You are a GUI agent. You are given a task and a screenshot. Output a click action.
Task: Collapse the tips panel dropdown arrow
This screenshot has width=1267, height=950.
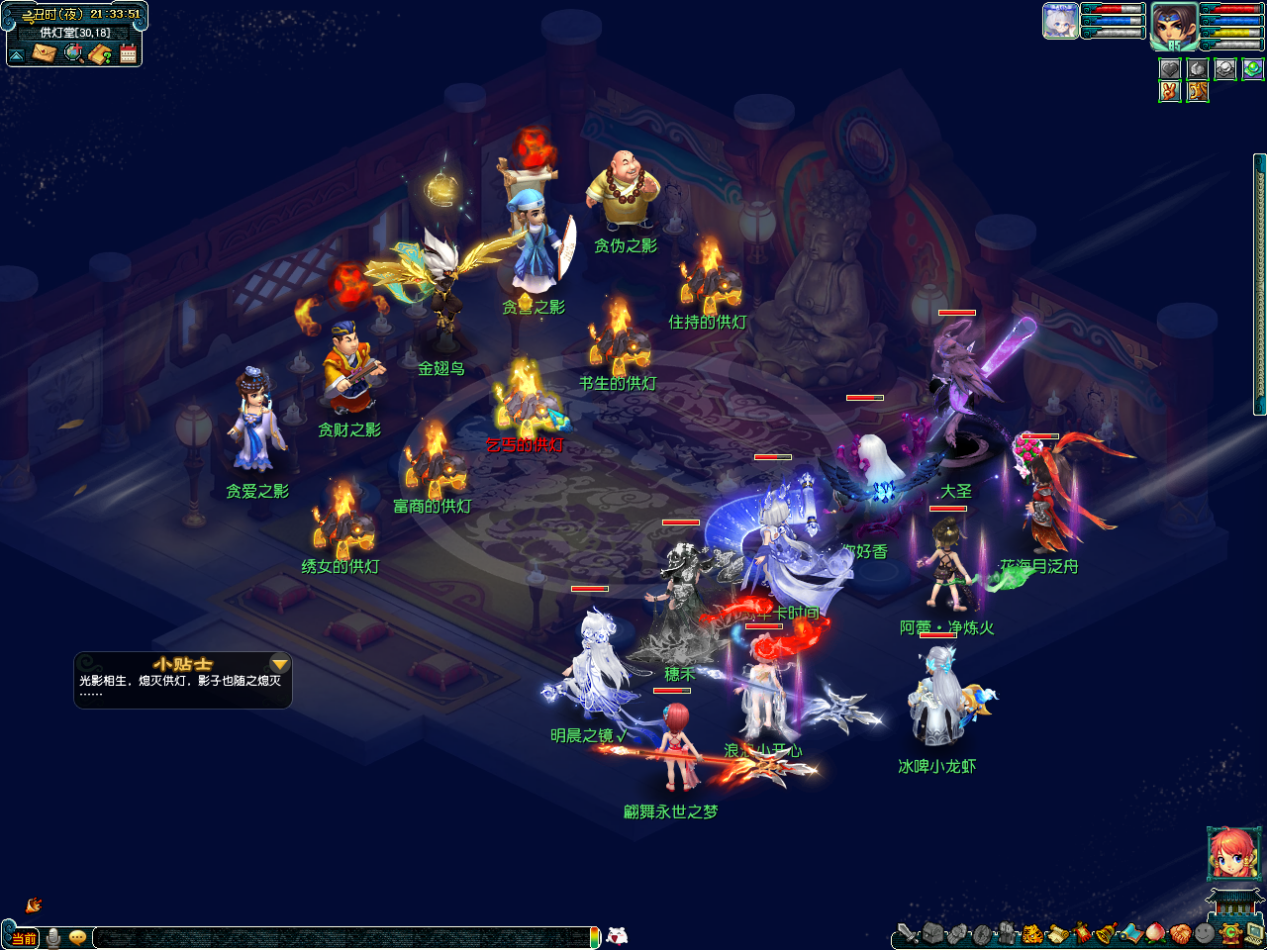click(x=280, y=664)
